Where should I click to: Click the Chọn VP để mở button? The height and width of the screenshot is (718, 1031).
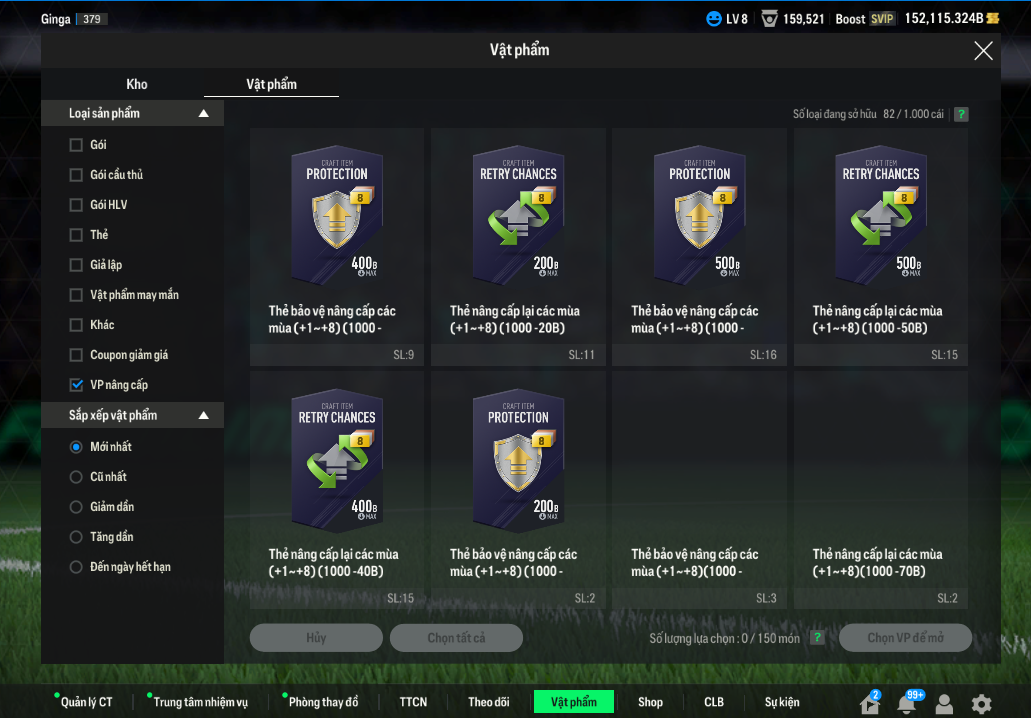point(905,638)
